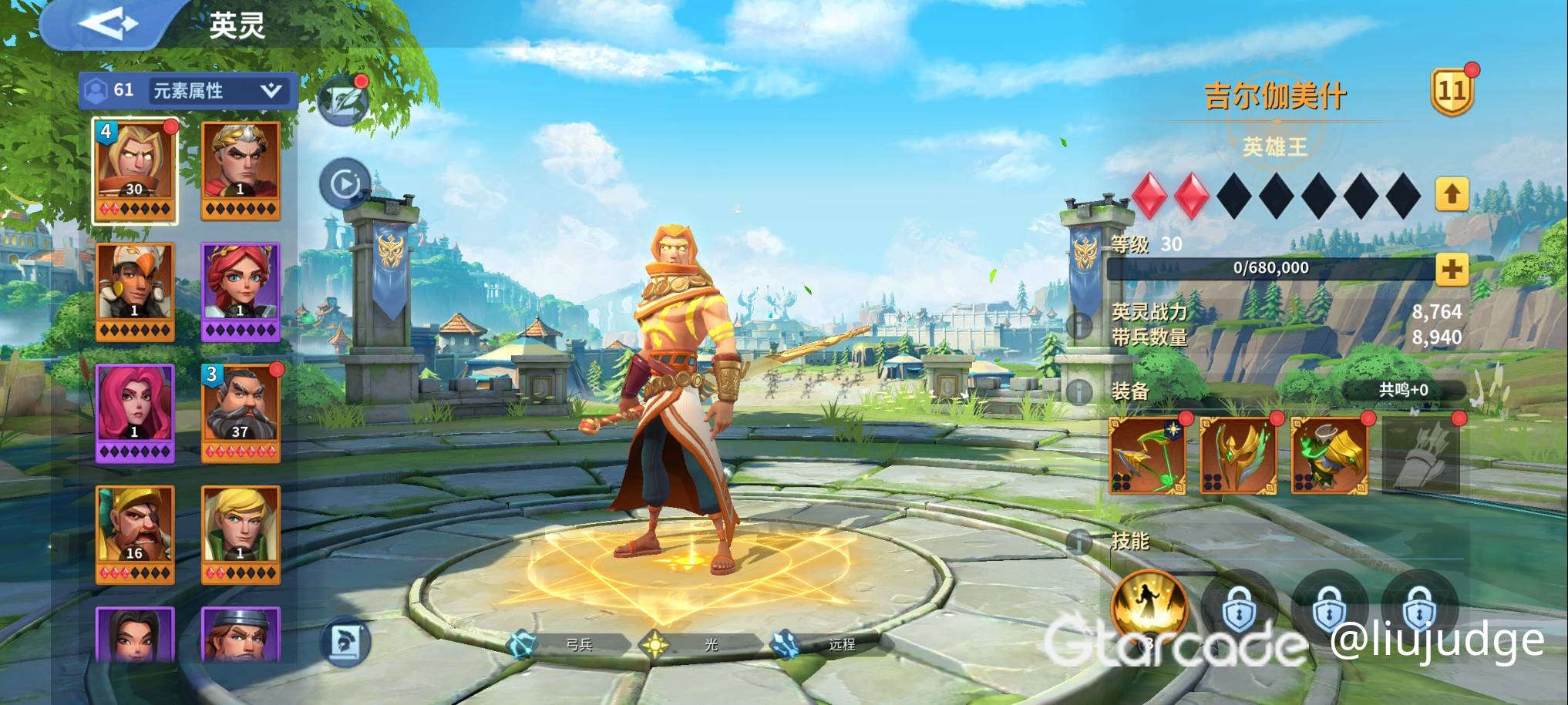Select the Gilgamesh level 30 portrait
Screen dimensions: 1568x705
pyautogui.click(x=135, y=171)
